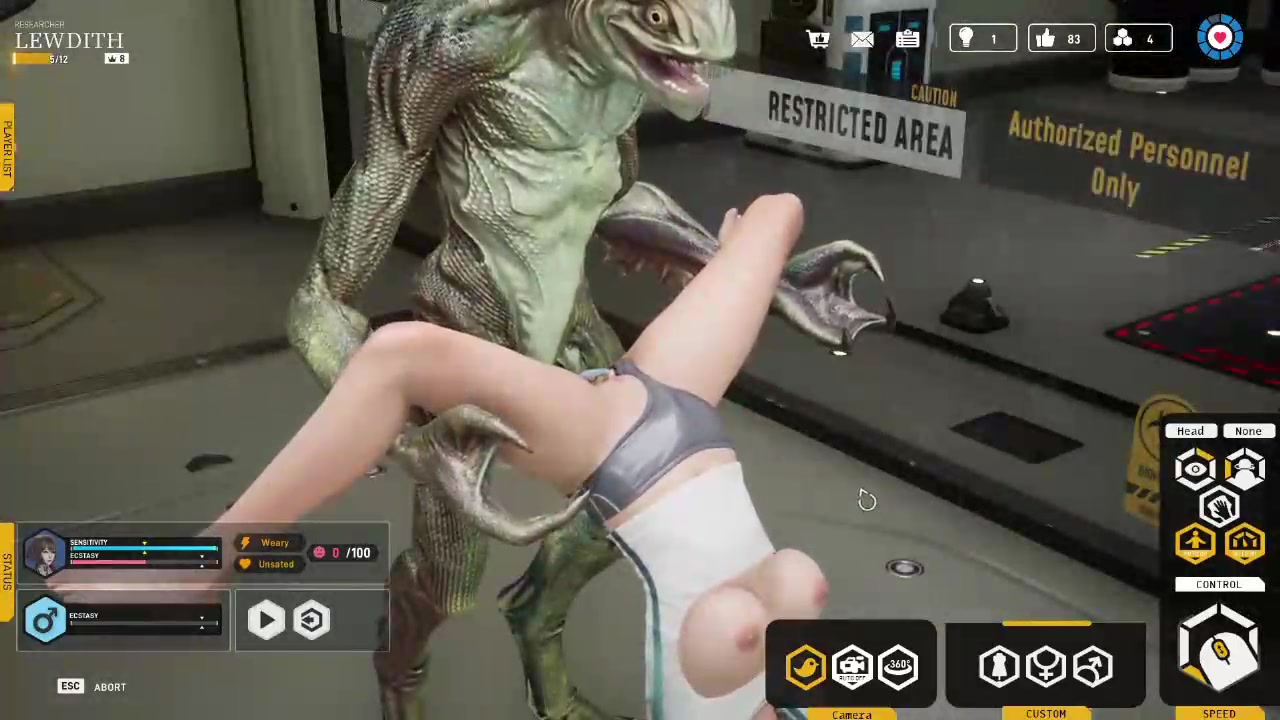Activate the 360° camera view
This screenshot has height=720, width=1280.
coord(898,666)
